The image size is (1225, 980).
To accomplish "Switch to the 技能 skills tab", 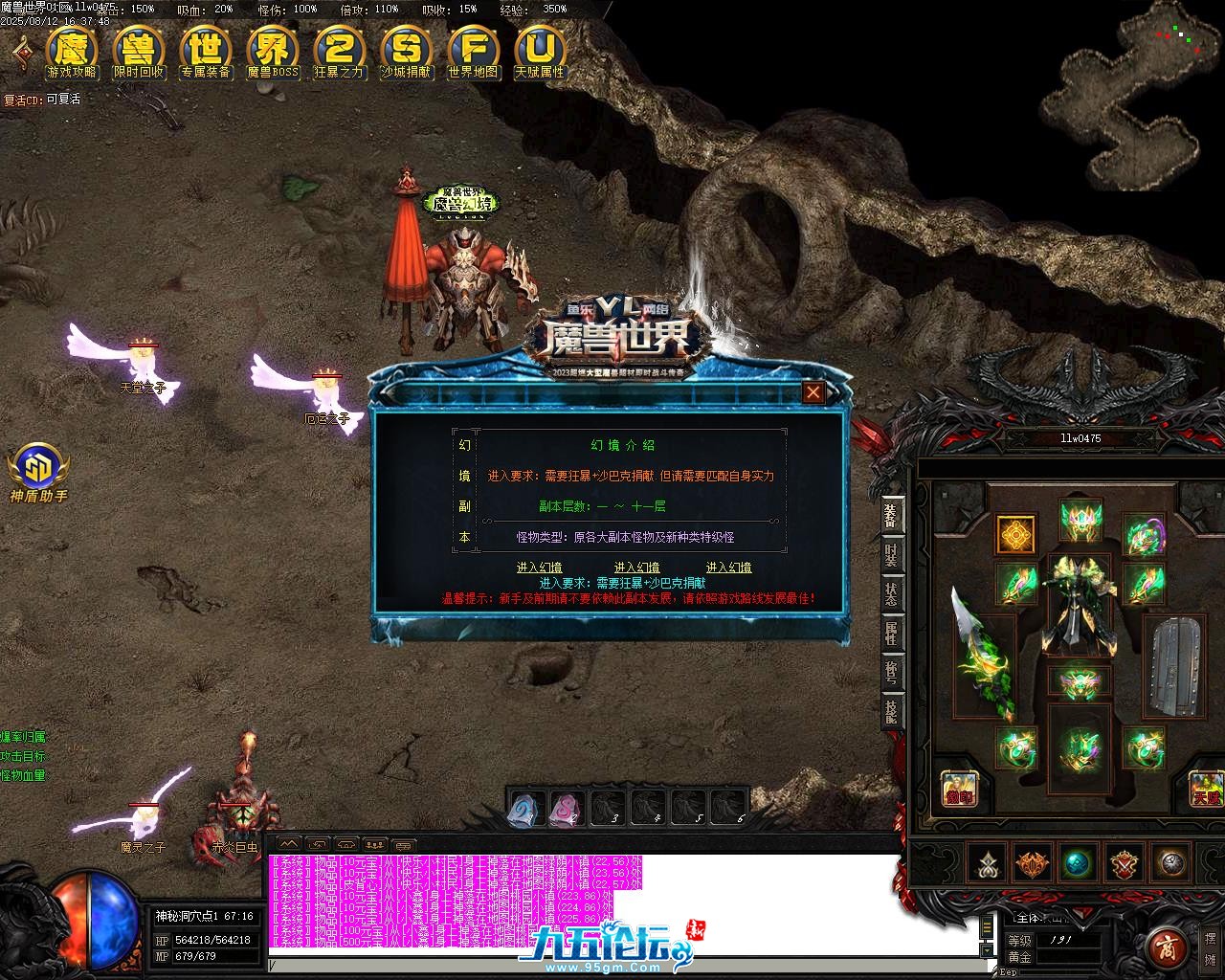I will click(x=891, y=711).
